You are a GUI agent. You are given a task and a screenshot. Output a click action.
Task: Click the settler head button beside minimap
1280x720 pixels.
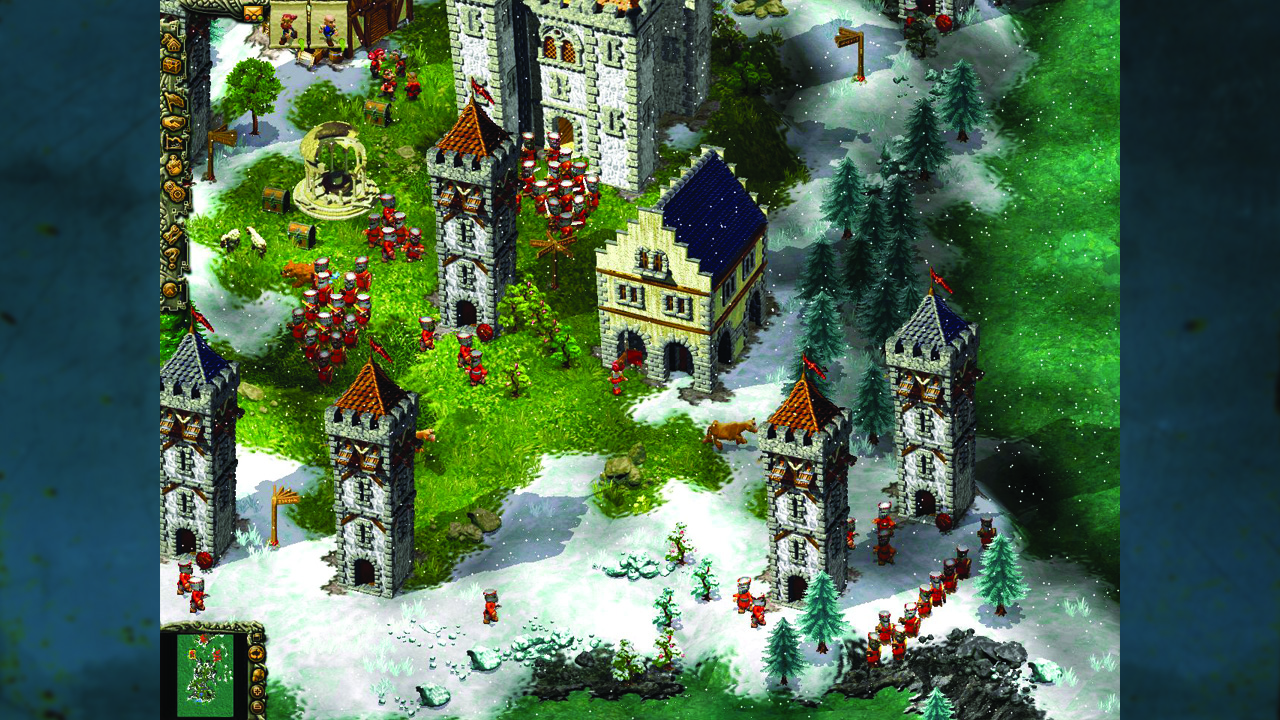[258, 674]
